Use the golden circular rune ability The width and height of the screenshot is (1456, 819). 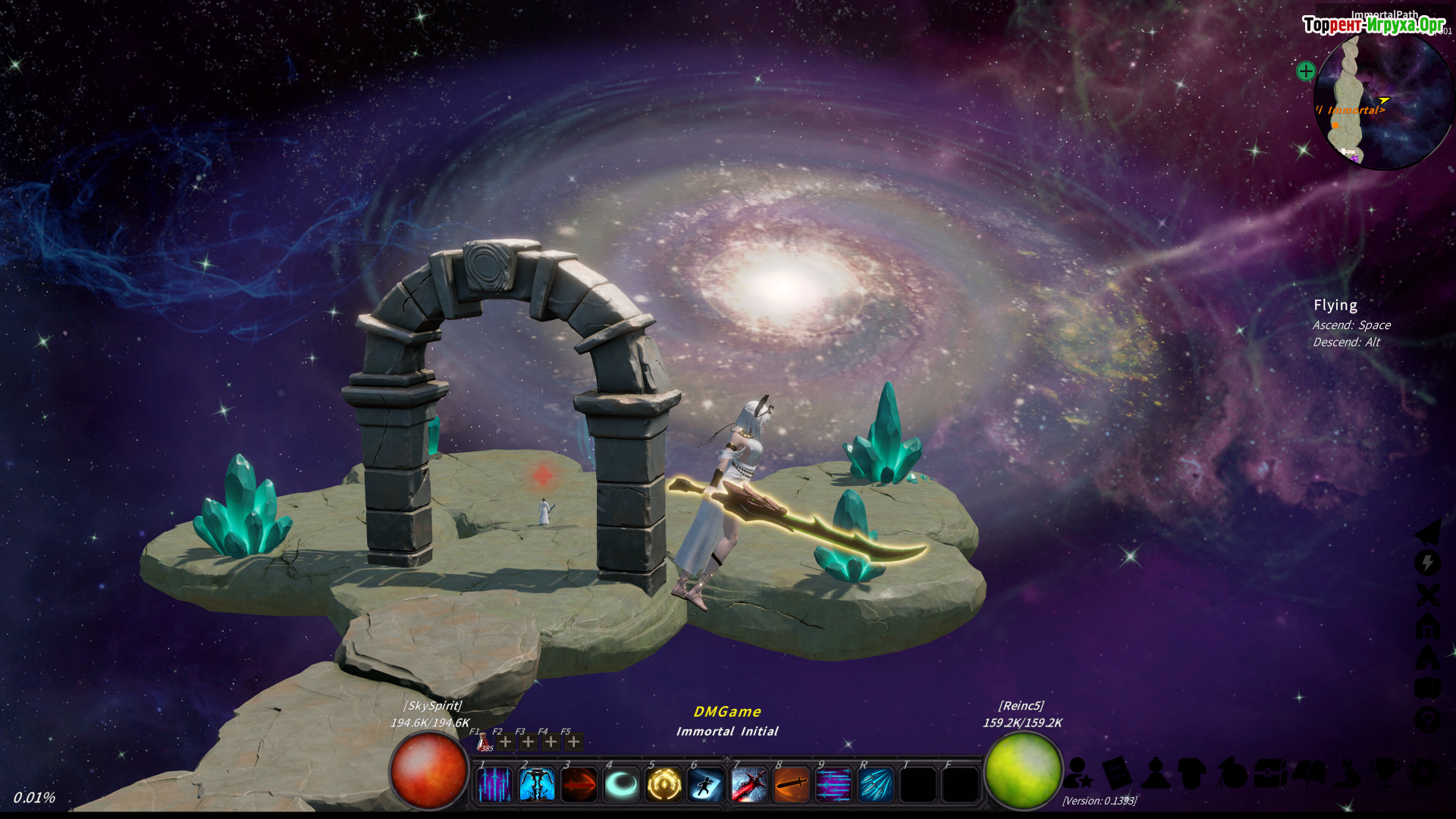click(x=664, y=785)
